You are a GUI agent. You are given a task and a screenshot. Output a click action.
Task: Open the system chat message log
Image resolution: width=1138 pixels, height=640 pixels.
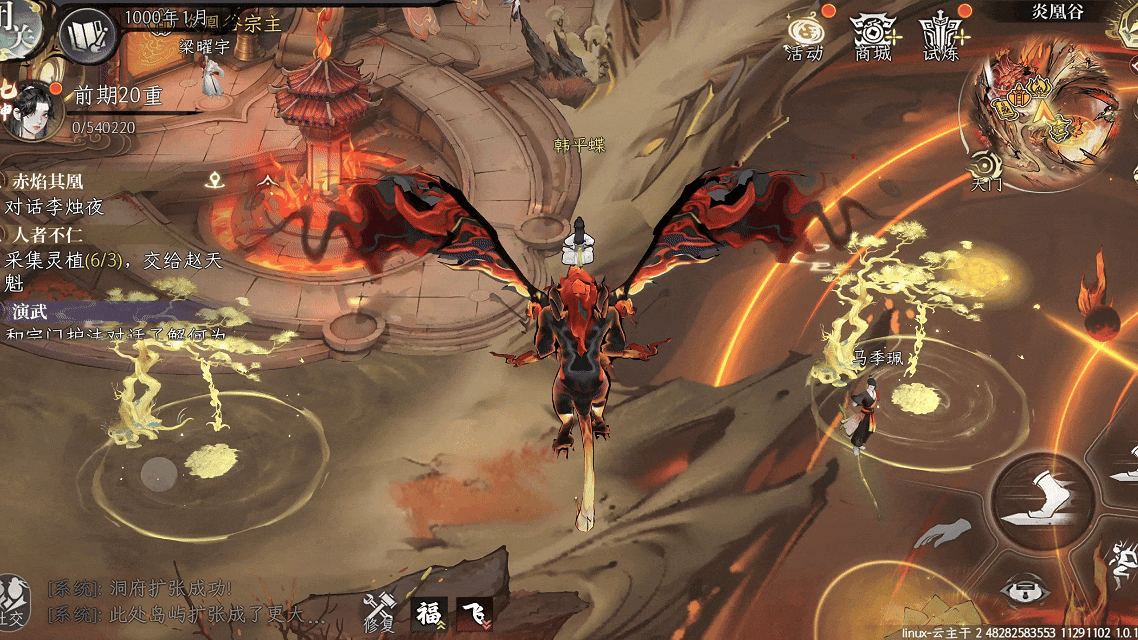[x=190, y=600]
